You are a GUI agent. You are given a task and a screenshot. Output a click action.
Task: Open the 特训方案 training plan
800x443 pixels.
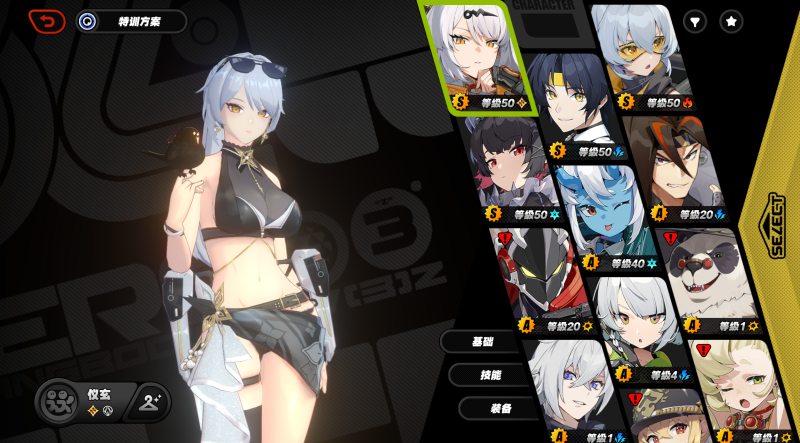tap(132, 21)
